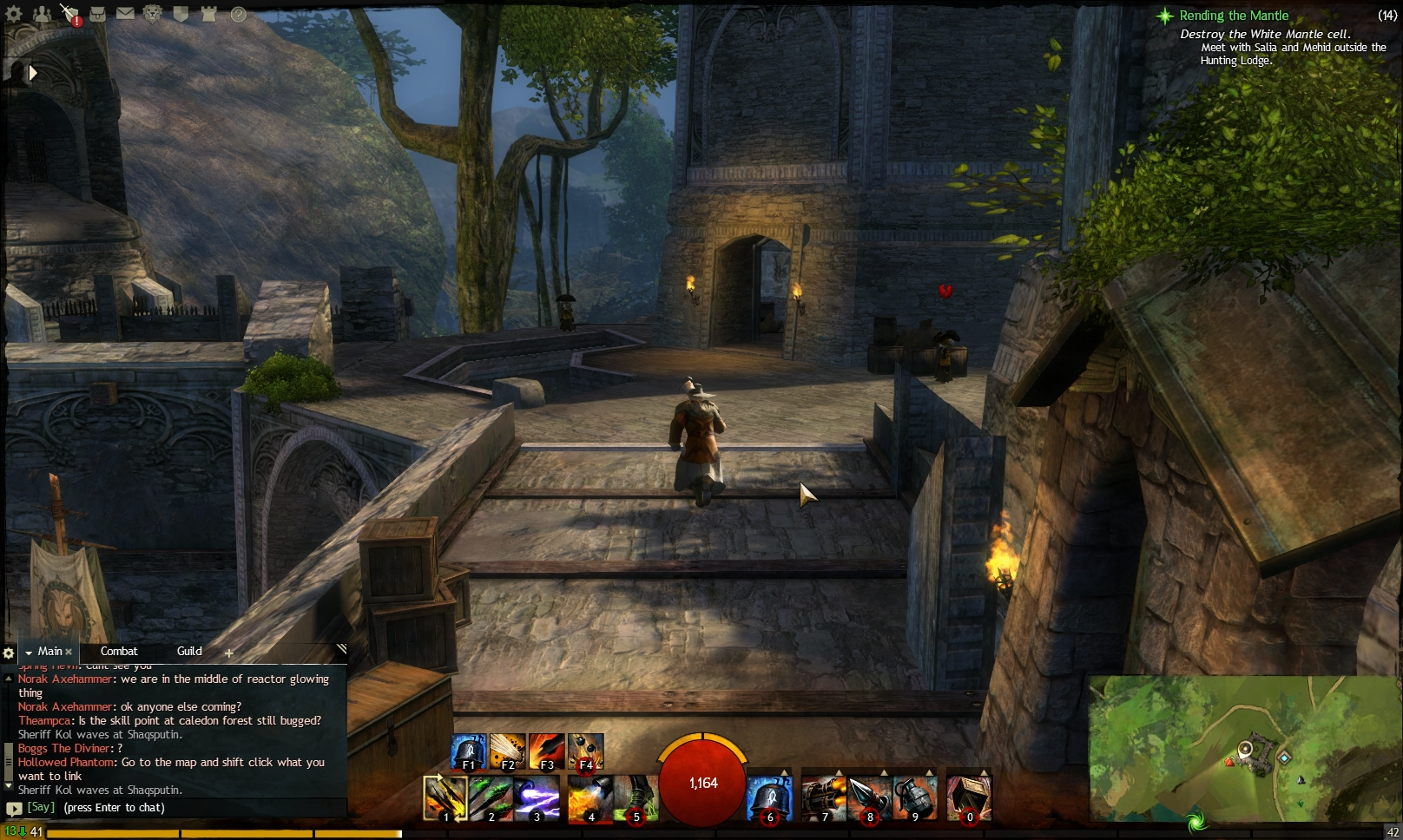The image size is (1403, 840).
Task: Trigger the supply crate elite skill
Action: coord(970,797)
